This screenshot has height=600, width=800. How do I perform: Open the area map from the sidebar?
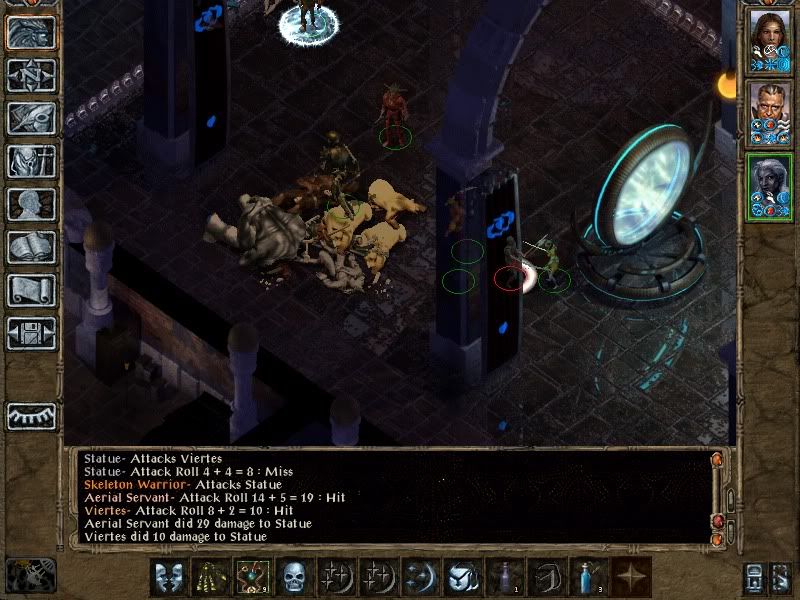click(32, 76)
